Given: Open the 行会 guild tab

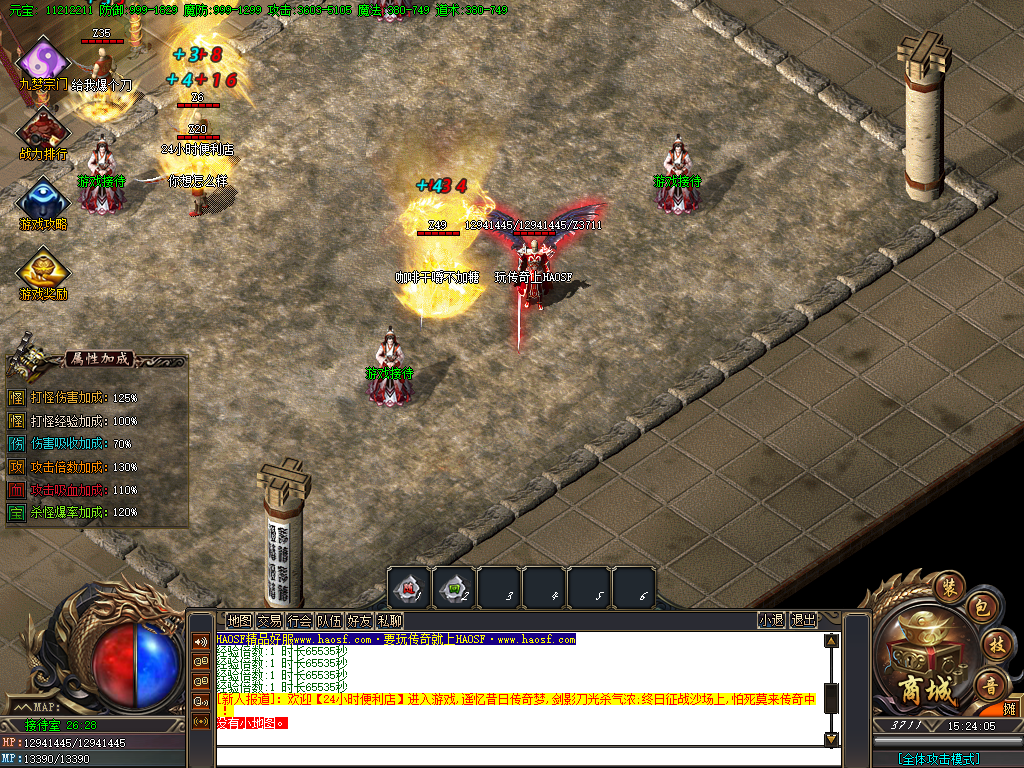Looking at the screenshot, I should coord(299,620).
